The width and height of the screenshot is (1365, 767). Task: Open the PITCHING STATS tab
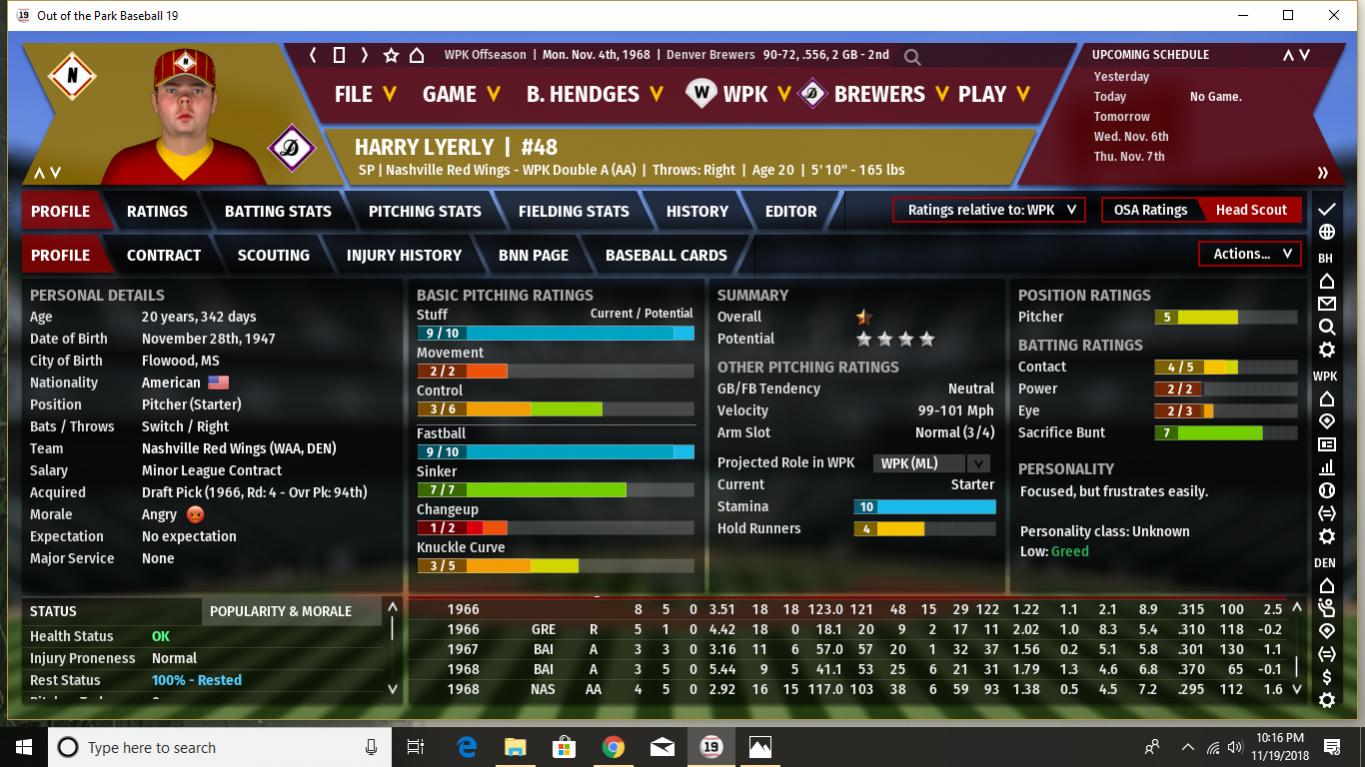point(425,211)
